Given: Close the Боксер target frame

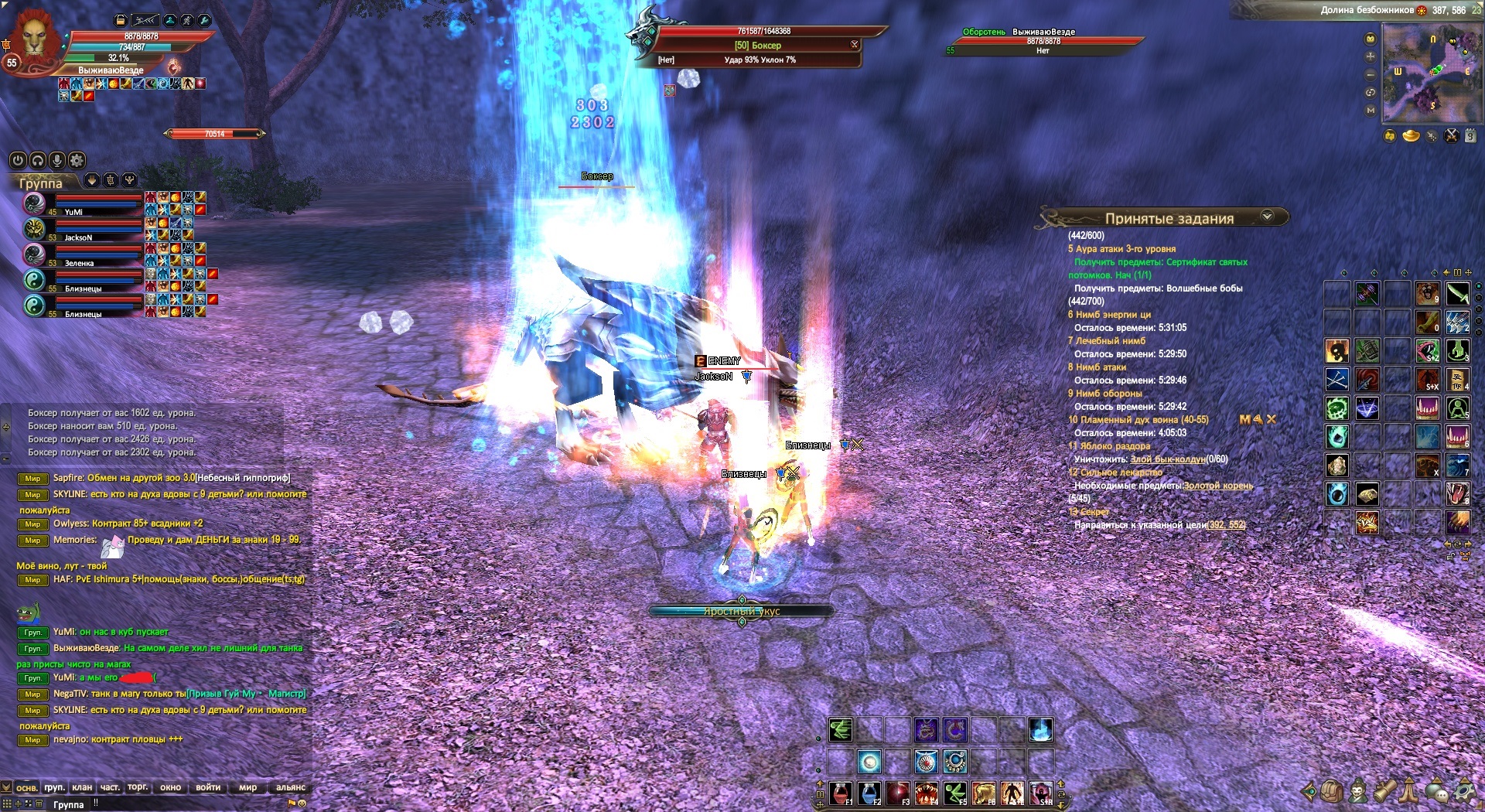Looking at the screenshot, I should (x=855, y=44).
